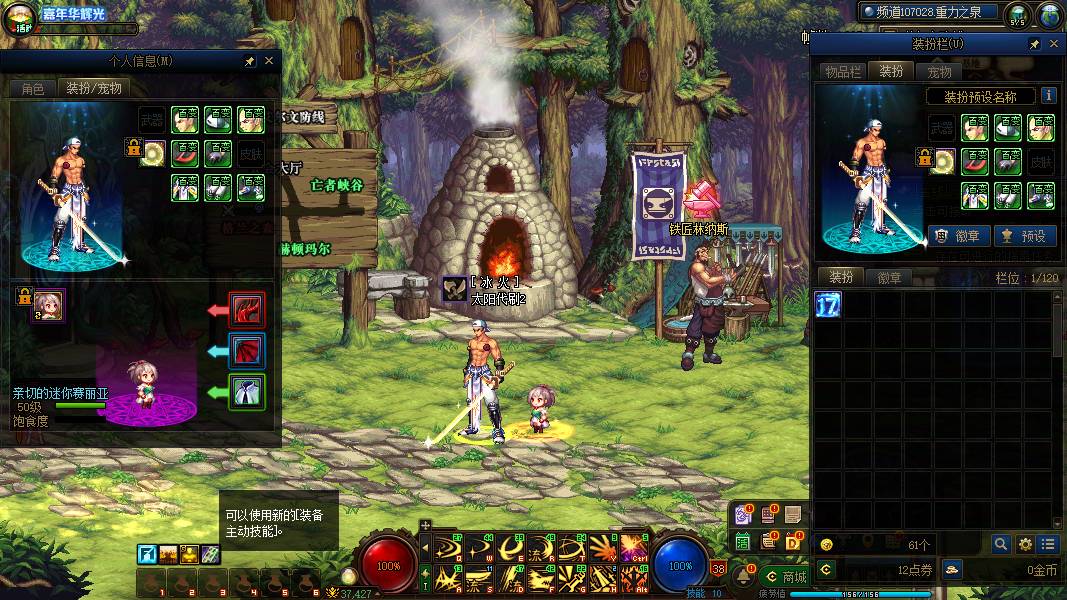1067x600 pixels.
Task: Open the notification bell icon
Action: [x=744, y=576]
